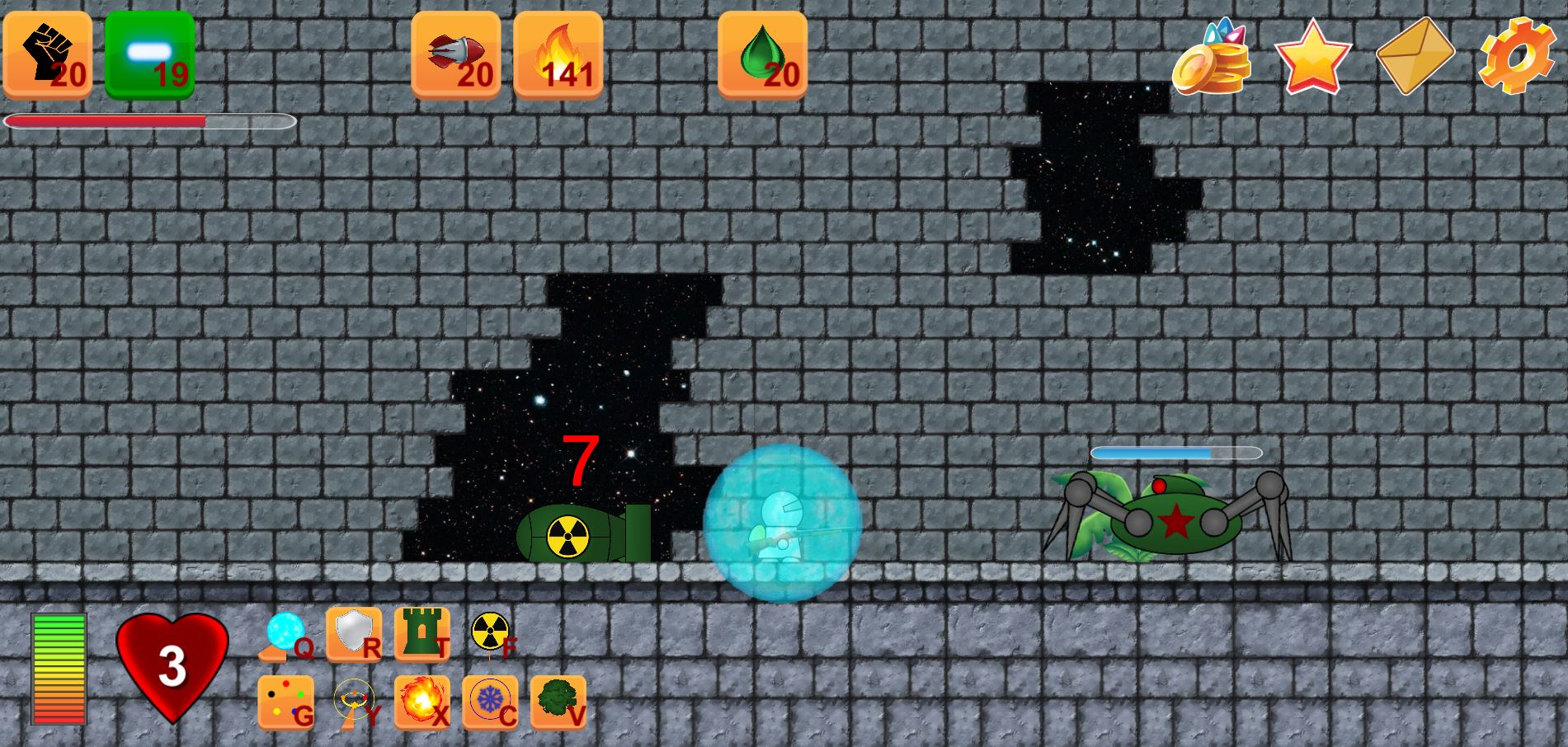Viewport: 1568px width, 747px height.
Task: Activate the colored dots ability
Action: tap(285, 702)
